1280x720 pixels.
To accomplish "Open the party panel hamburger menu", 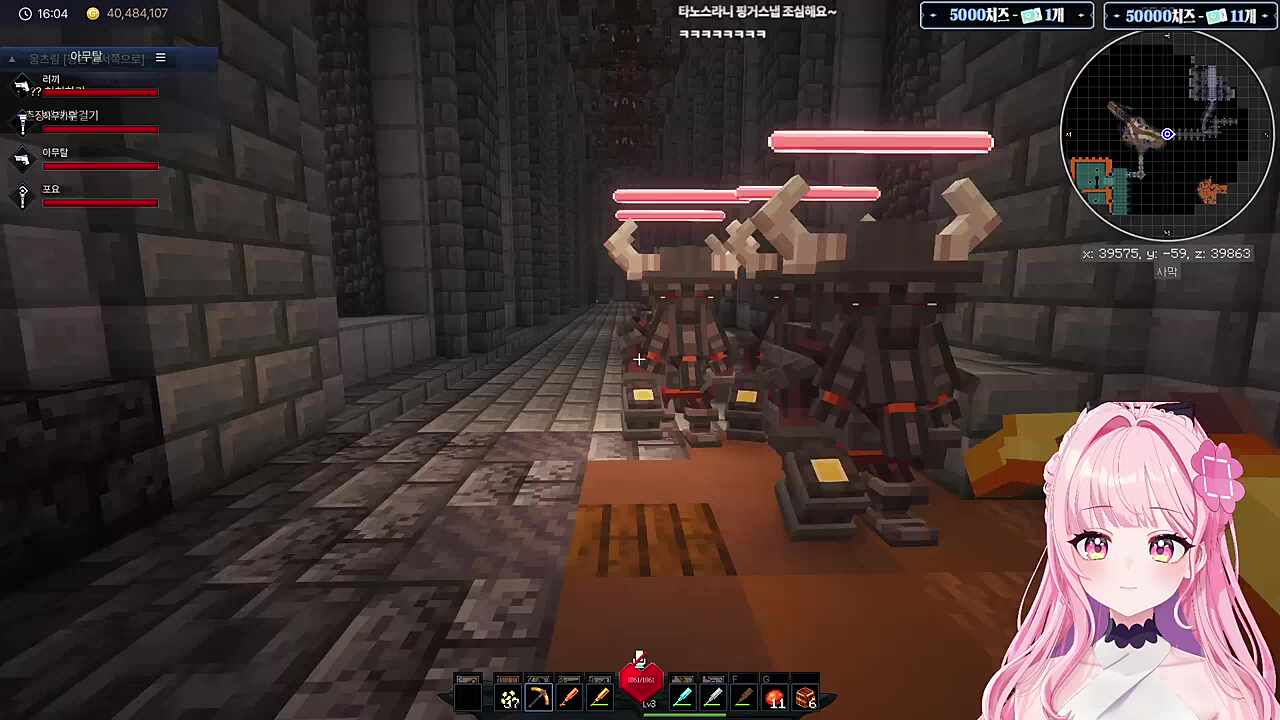I will (x=160, y=58).
